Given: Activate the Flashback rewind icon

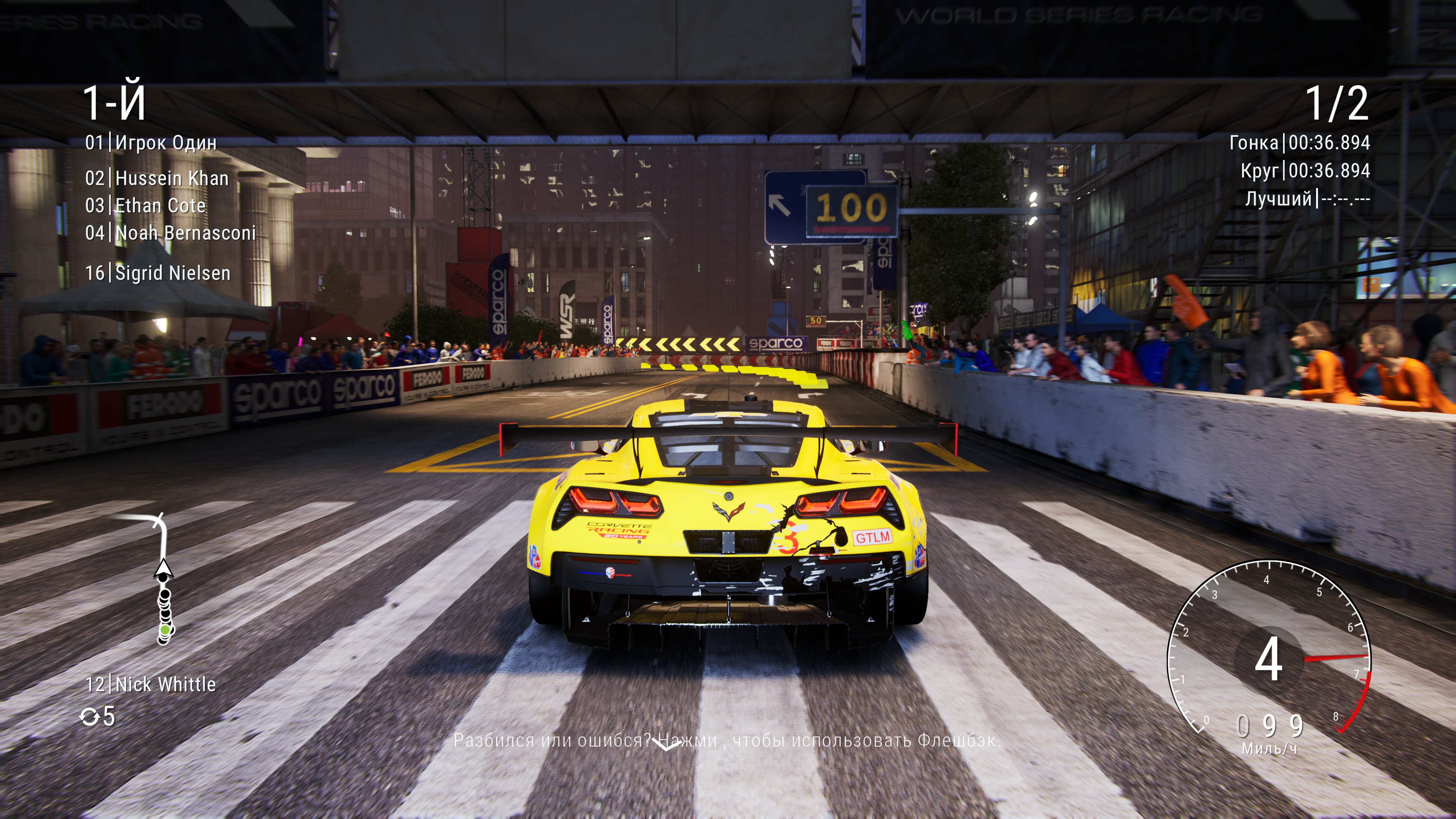Looking at the screenshot, I should pyautogui.click(x=89, y=717).
